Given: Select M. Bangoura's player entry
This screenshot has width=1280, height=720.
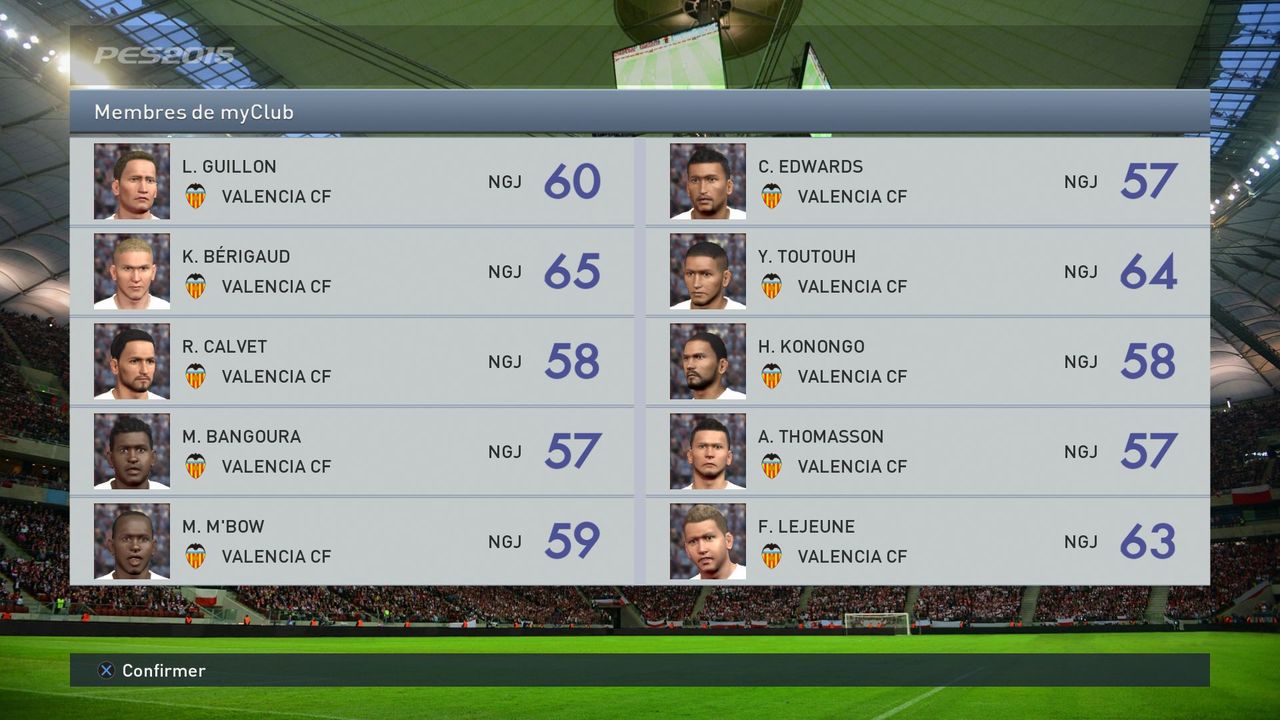Looking at the screenshot, I should 351,451.
